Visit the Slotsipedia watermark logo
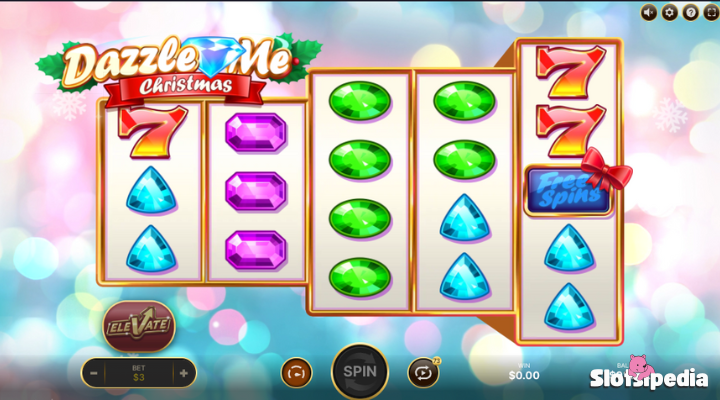 click(648, 377)
